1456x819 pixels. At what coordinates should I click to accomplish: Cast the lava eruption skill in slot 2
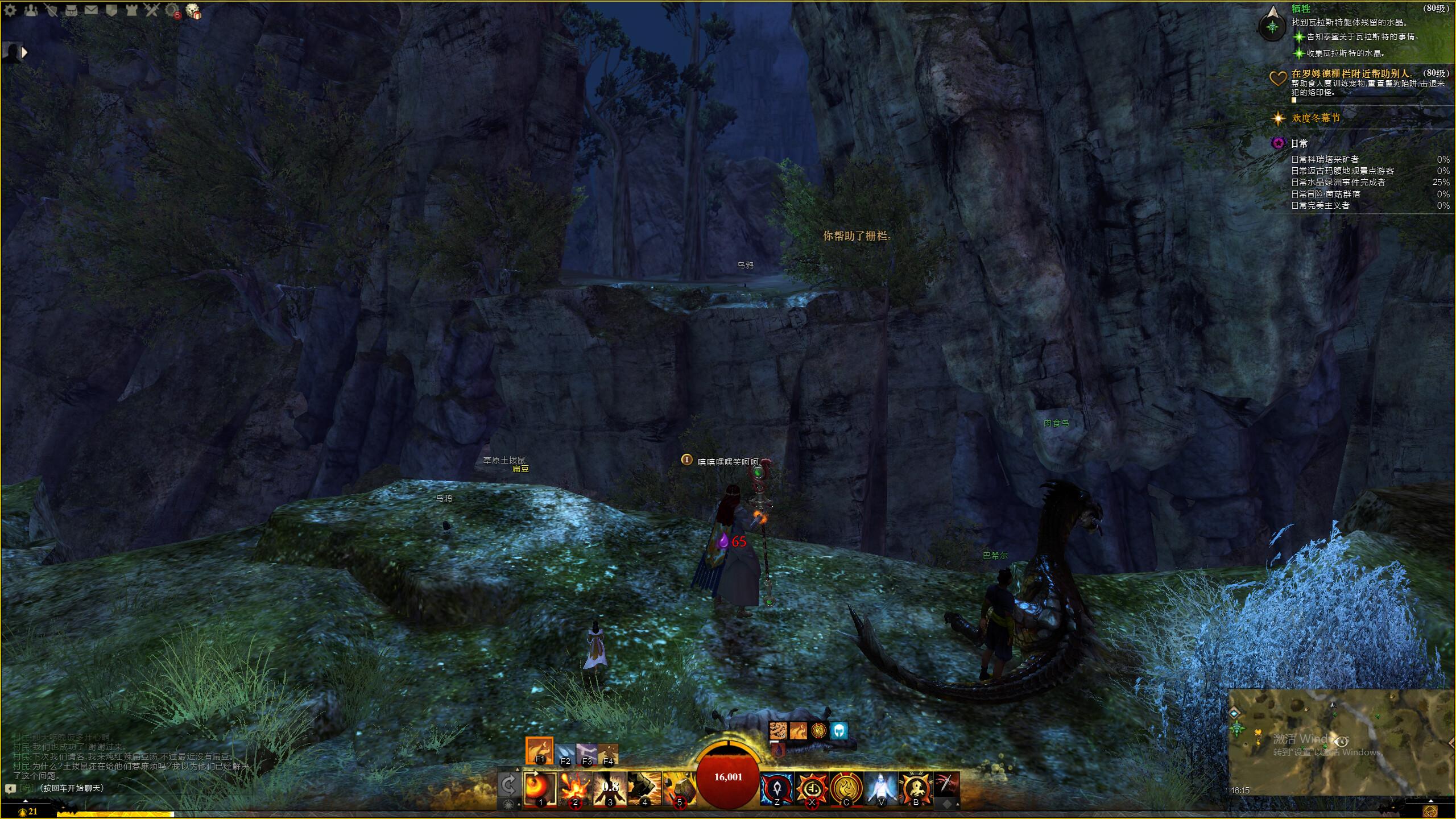[575, 788]
